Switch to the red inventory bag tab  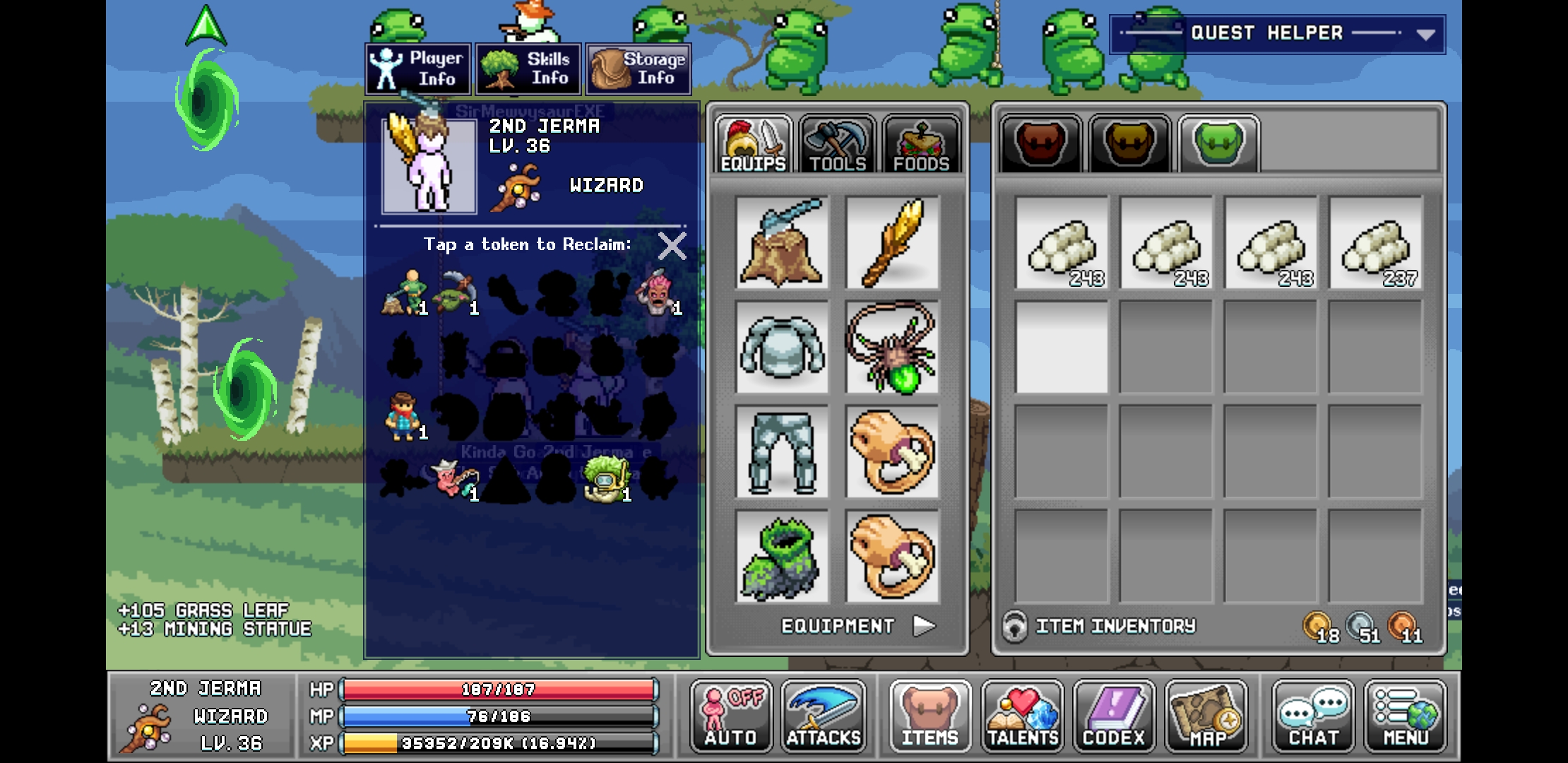point(1040,143)
